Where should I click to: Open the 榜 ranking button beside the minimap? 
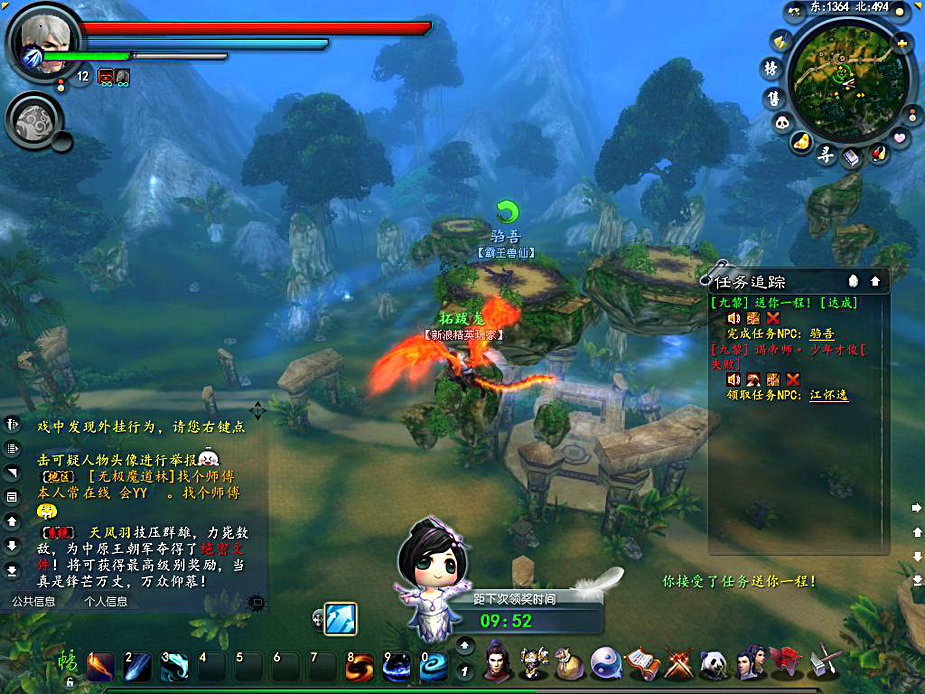coord(771,68)
